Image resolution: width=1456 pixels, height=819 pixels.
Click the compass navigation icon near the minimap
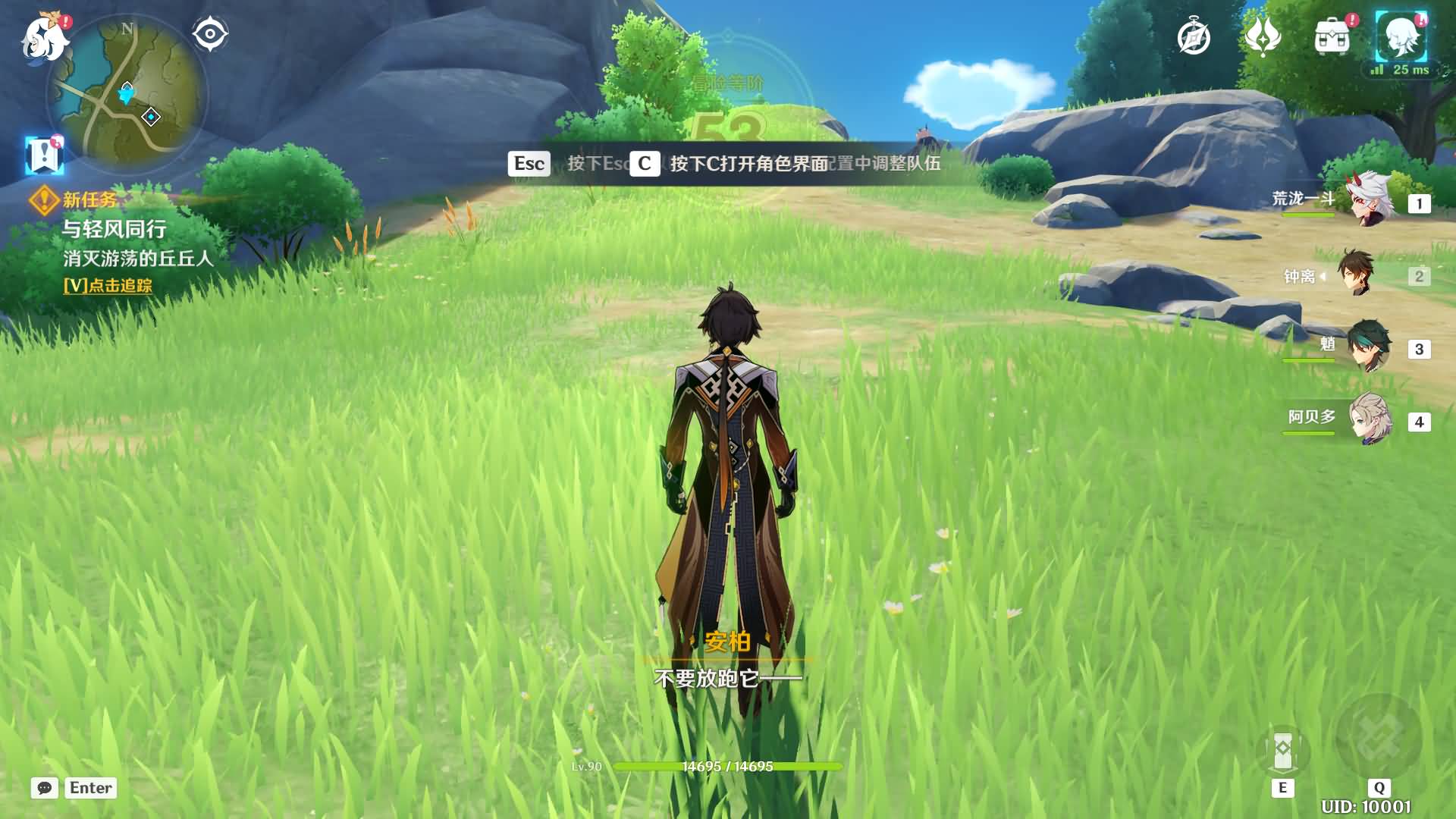click(x=209, y=32)
